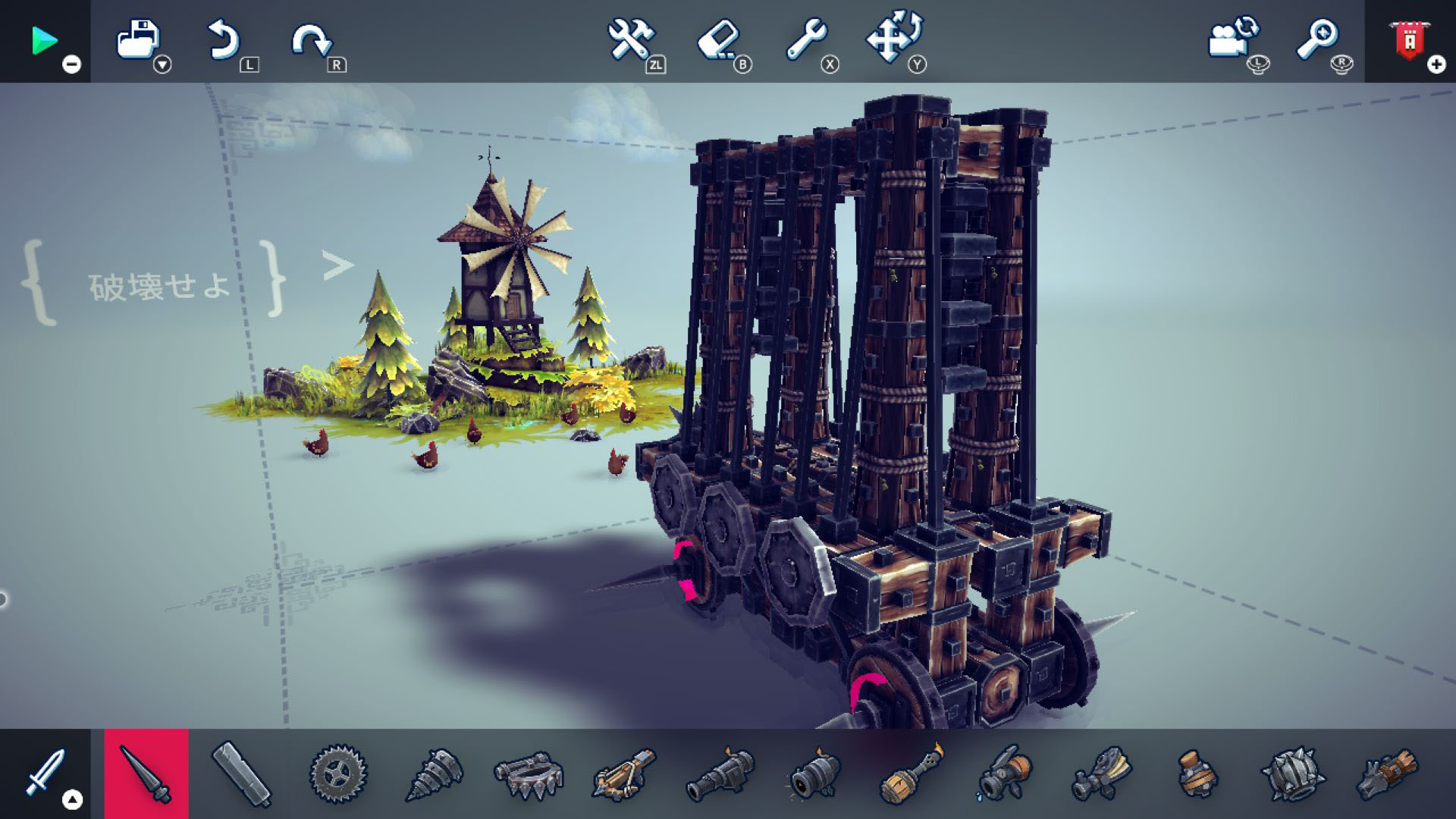Select the bomb flask block
This screenshot has height=819, width=1456.
pos(1197,773)
